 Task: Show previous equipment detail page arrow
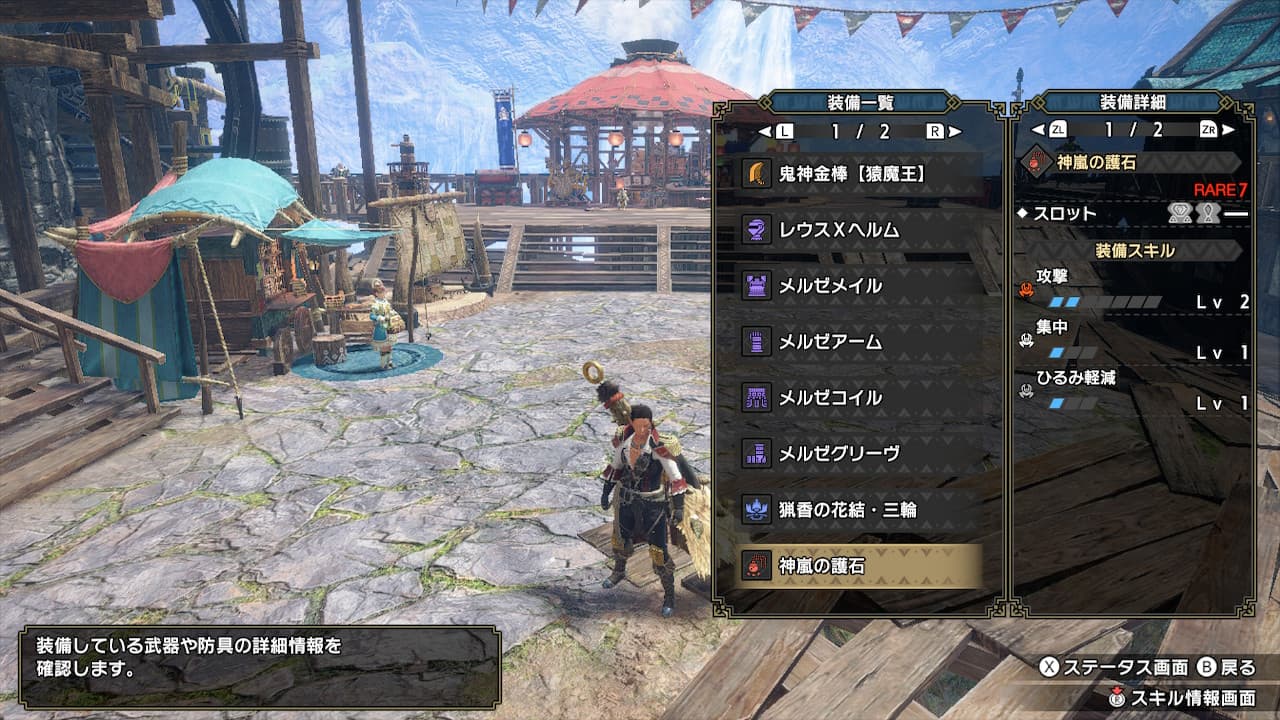1038,130
